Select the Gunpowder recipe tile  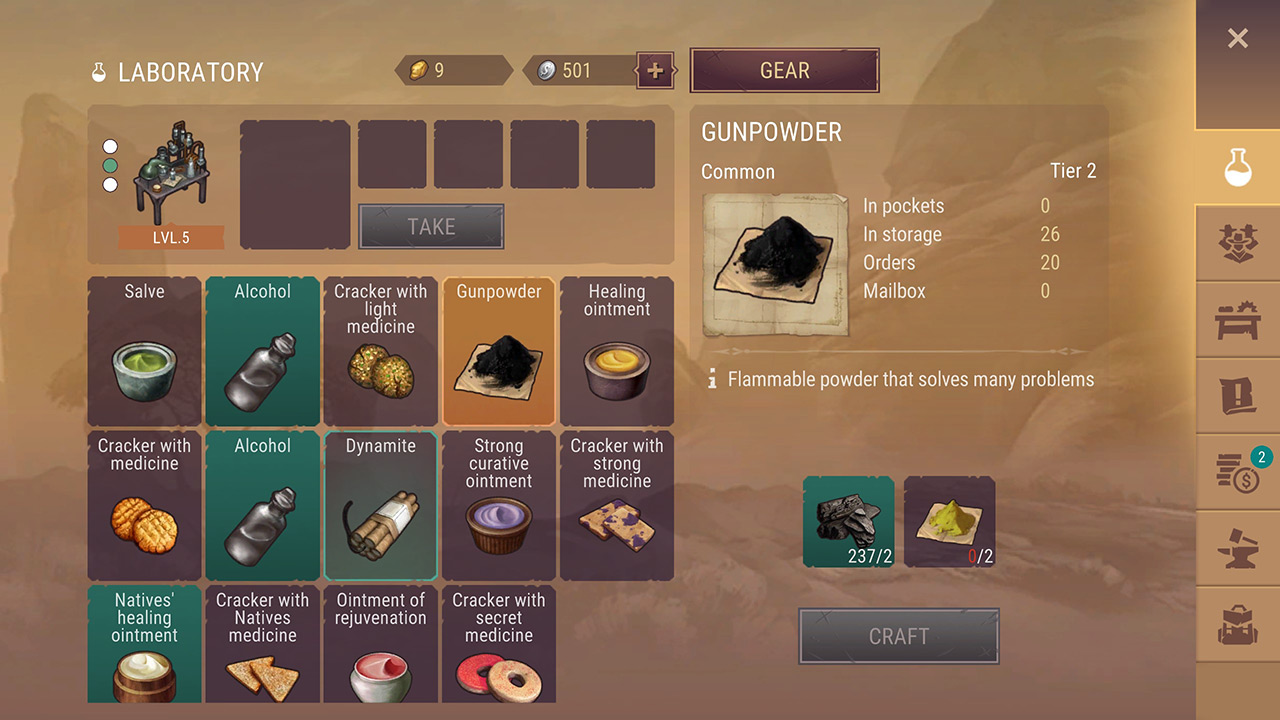(x=499, y=352)
